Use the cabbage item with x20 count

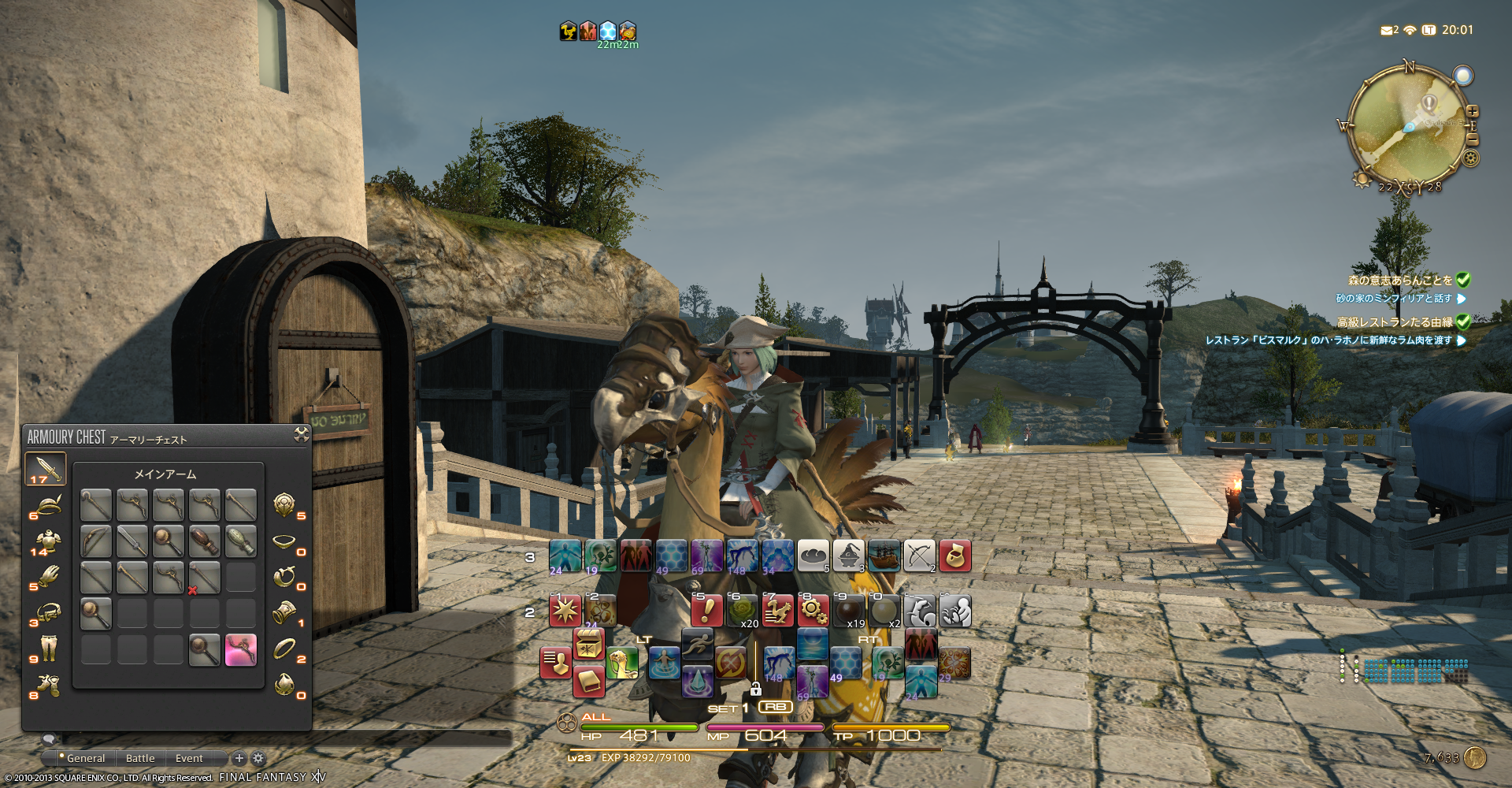tap(742, 611)
